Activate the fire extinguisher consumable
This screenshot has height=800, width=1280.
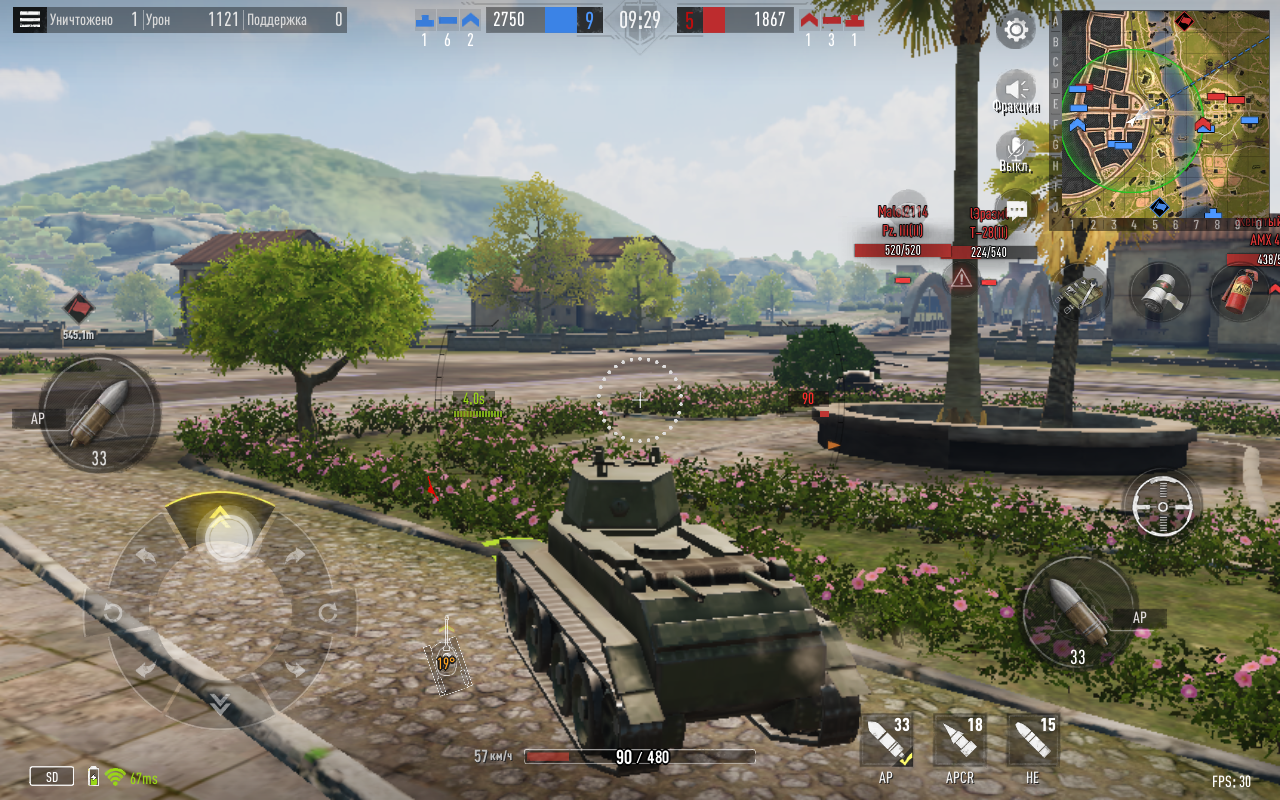coord(1241,291)
